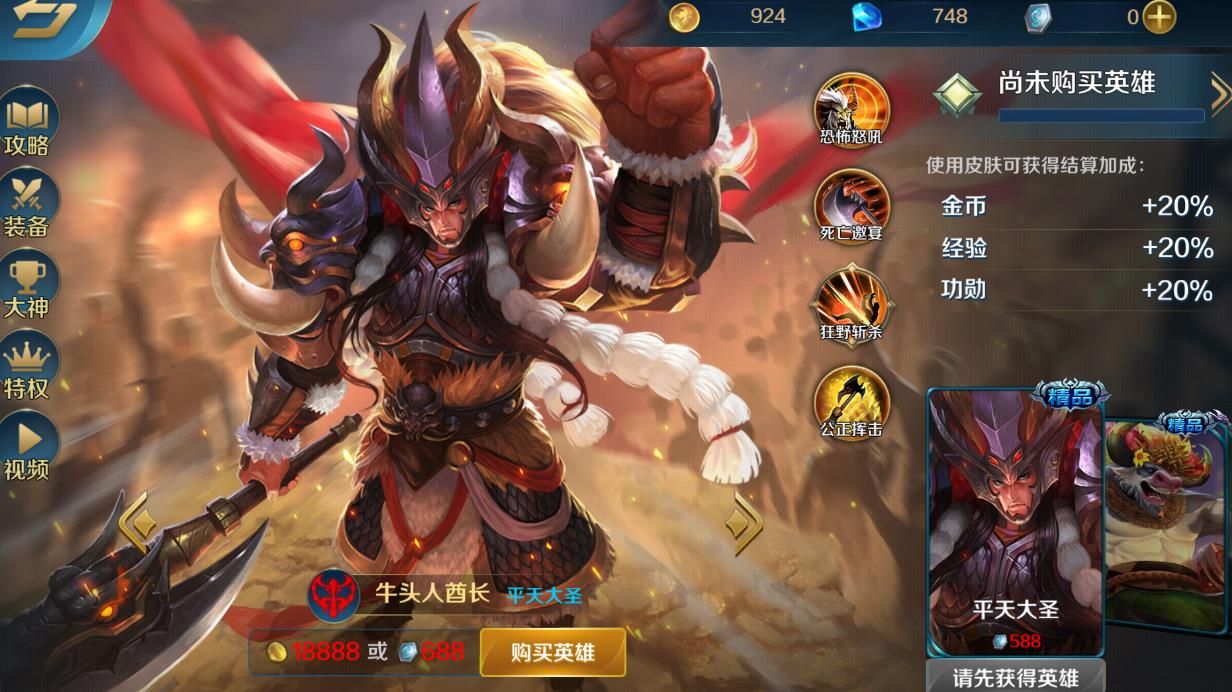View the 恐怖怒吼 skill icon

coord(852,108)
